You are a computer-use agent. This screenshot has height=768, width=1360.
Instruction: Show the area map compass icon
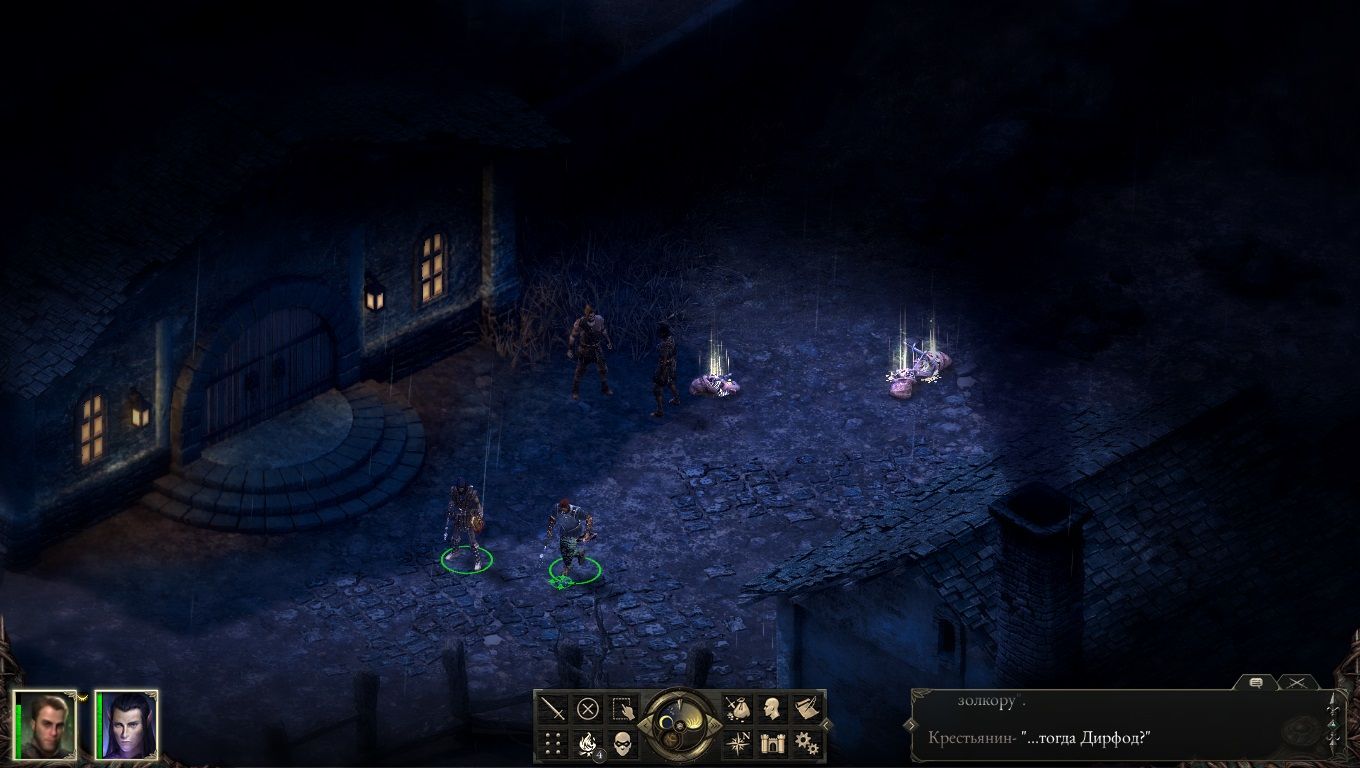[x=738, y=743]
